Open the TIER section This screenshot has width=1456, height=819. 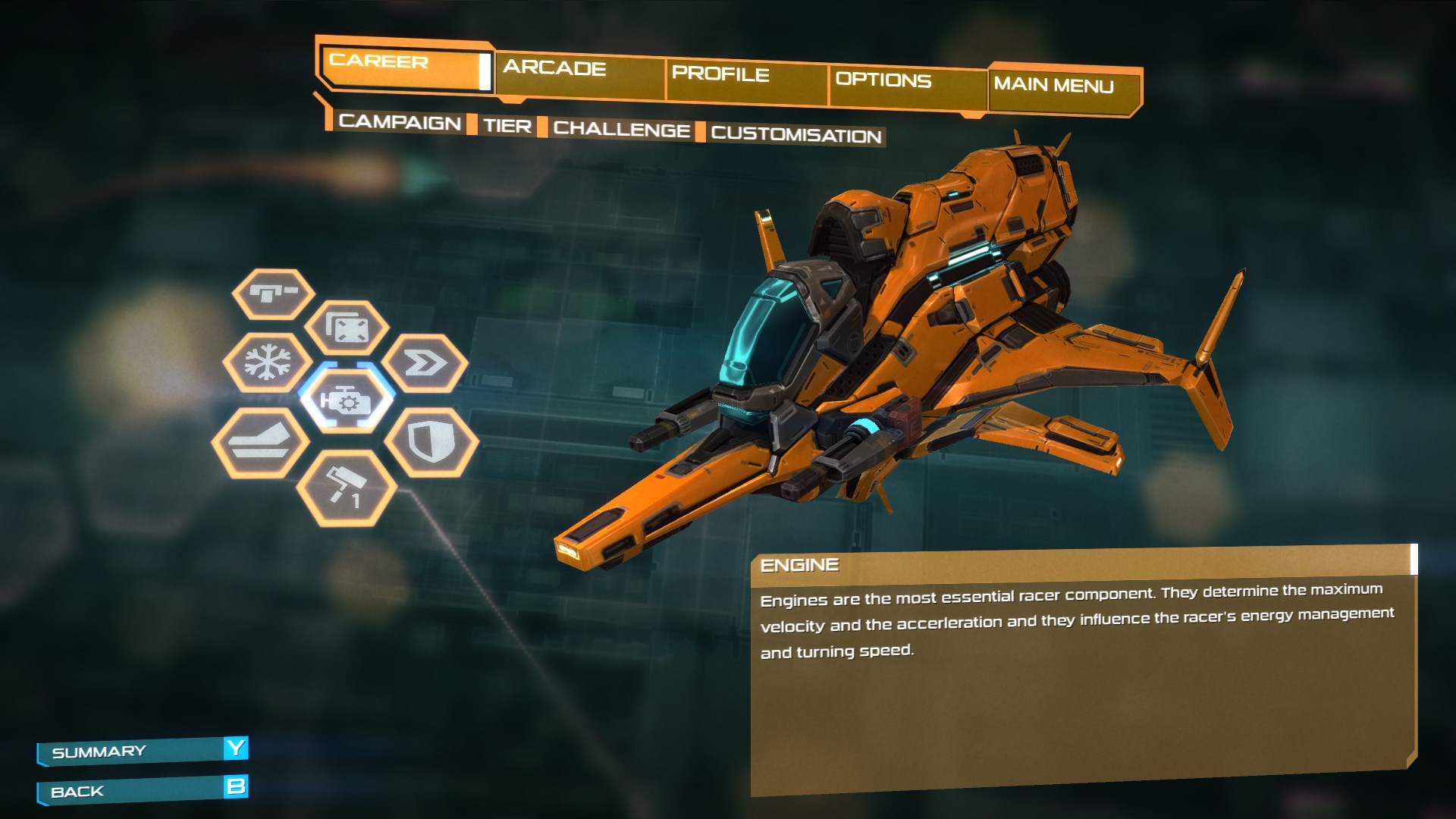(507, 127)
